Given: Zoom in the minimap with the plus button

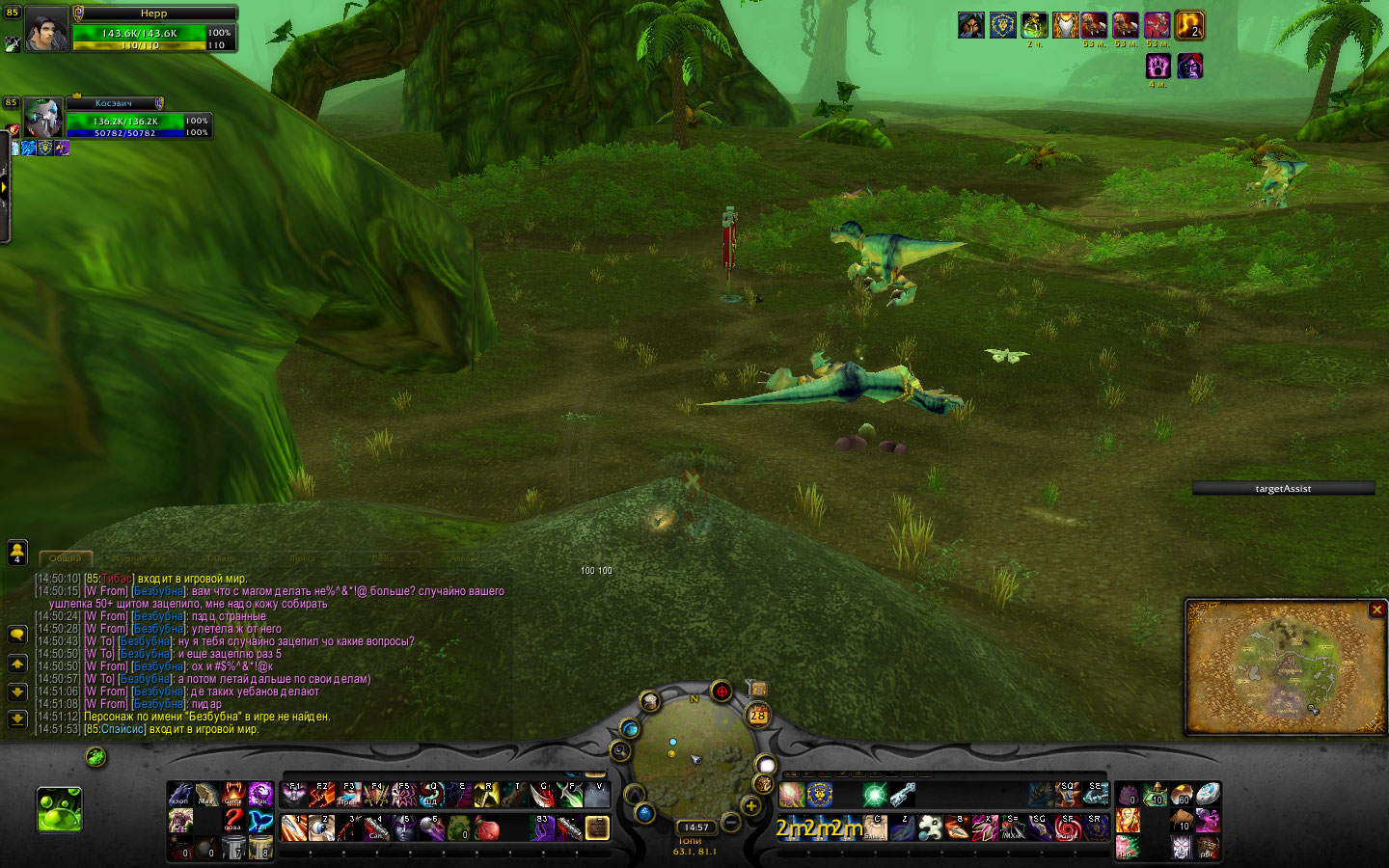Looking at the screenshot, I should 750,805.
